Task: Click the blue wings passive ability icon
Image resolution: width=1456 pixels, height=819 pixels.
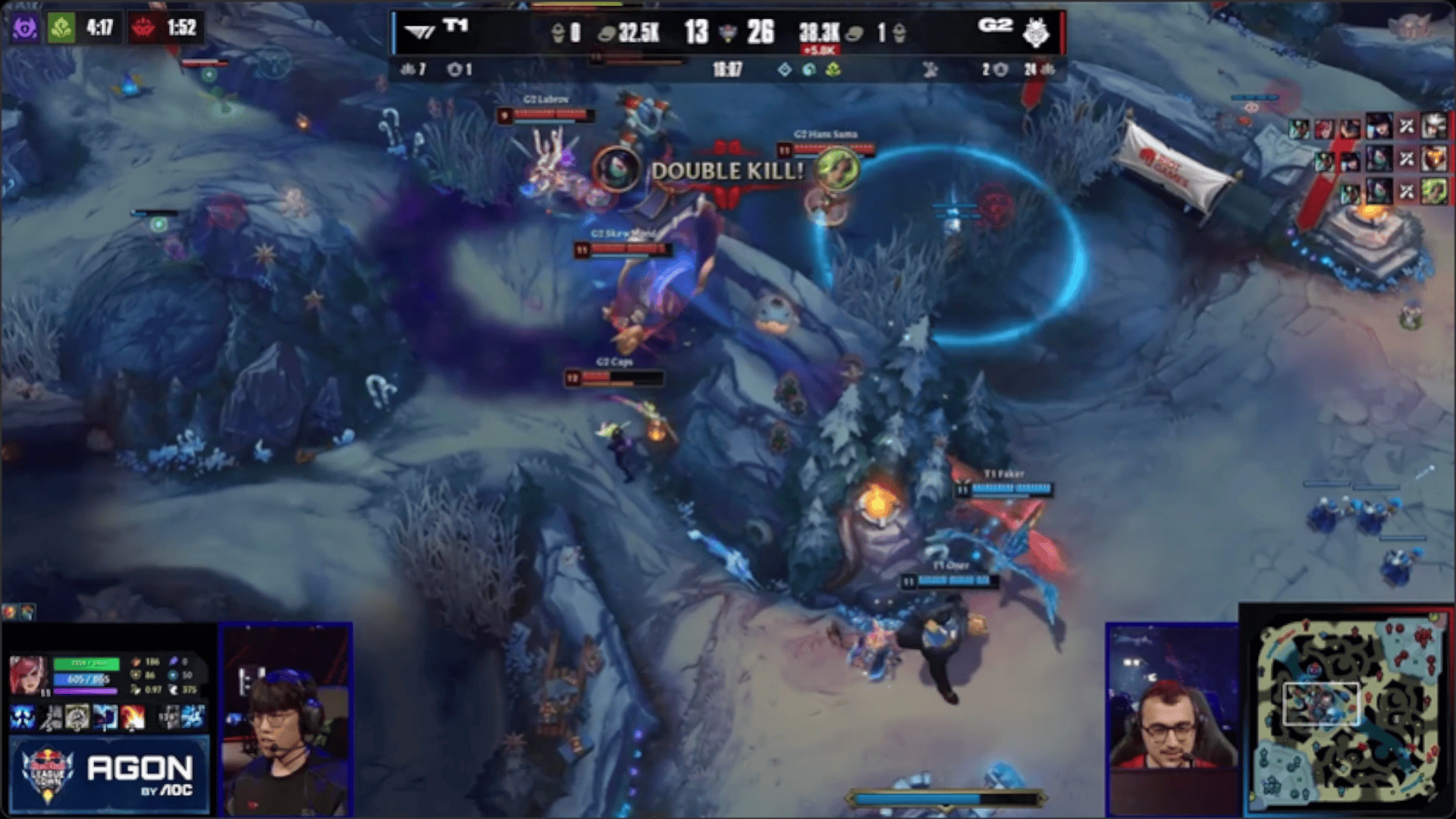Action: click(x=22, y=717)
